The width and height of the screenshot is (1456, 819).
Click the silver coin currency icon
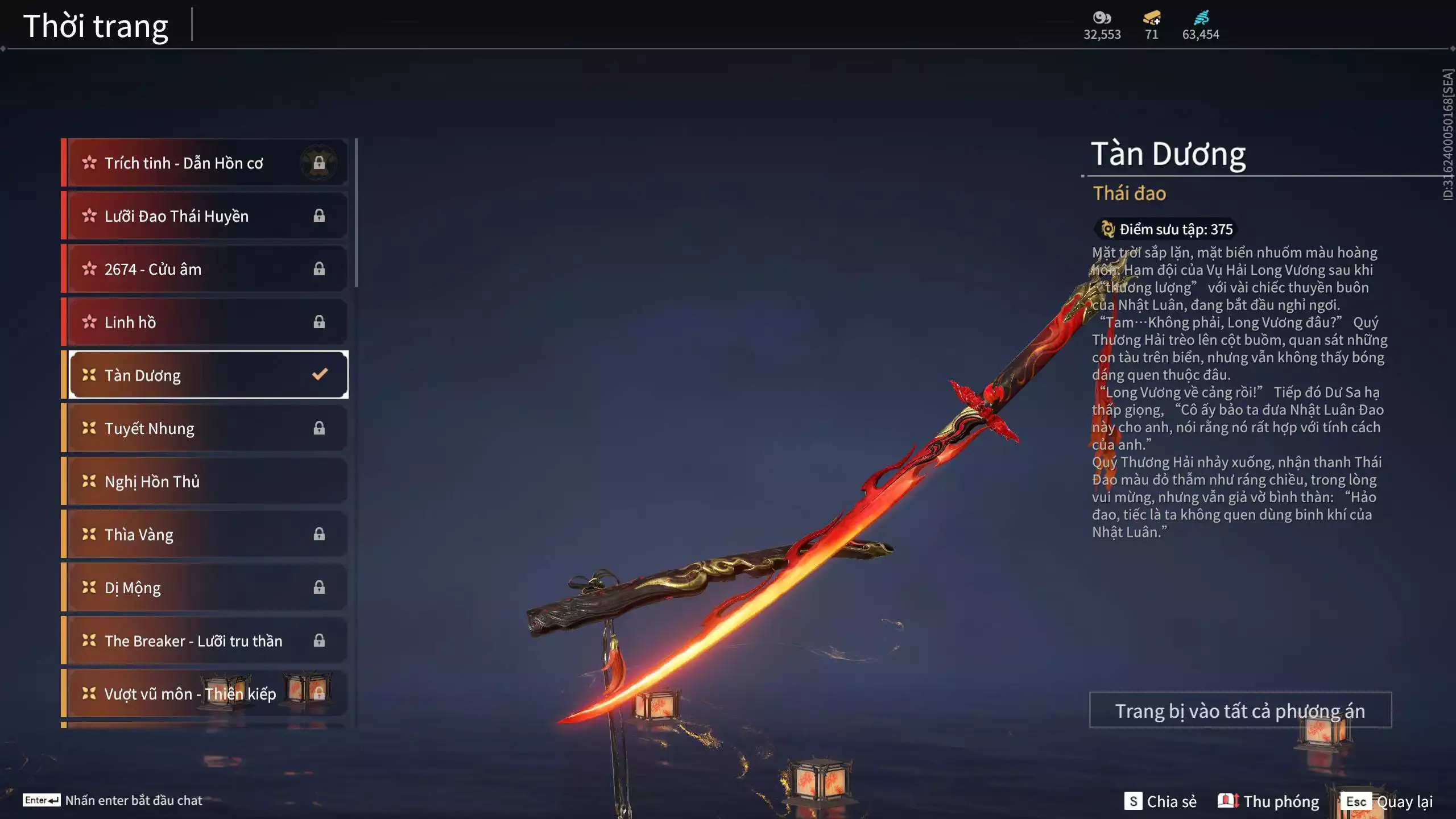click(1102, 18)
